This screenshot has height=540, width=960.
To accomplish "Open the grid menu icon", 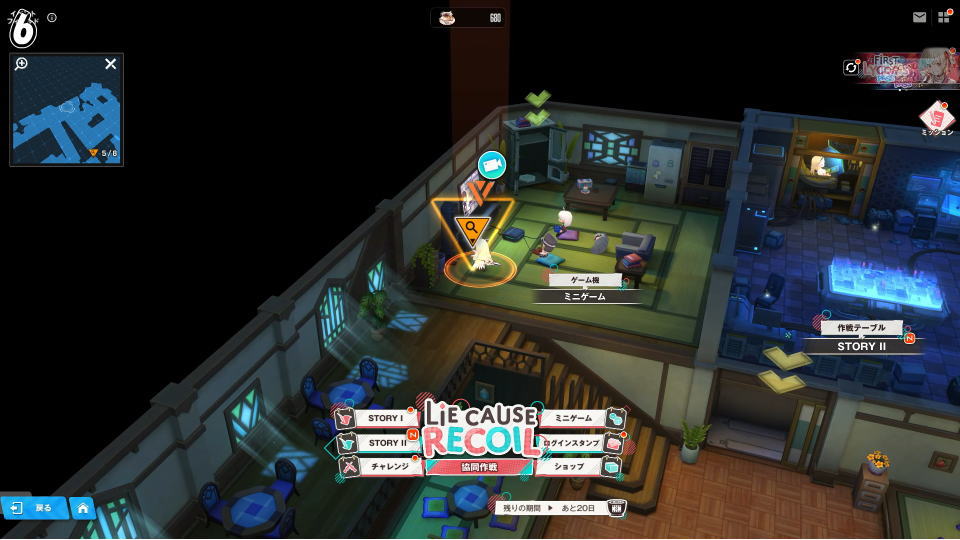I will (x=944, y=17).
